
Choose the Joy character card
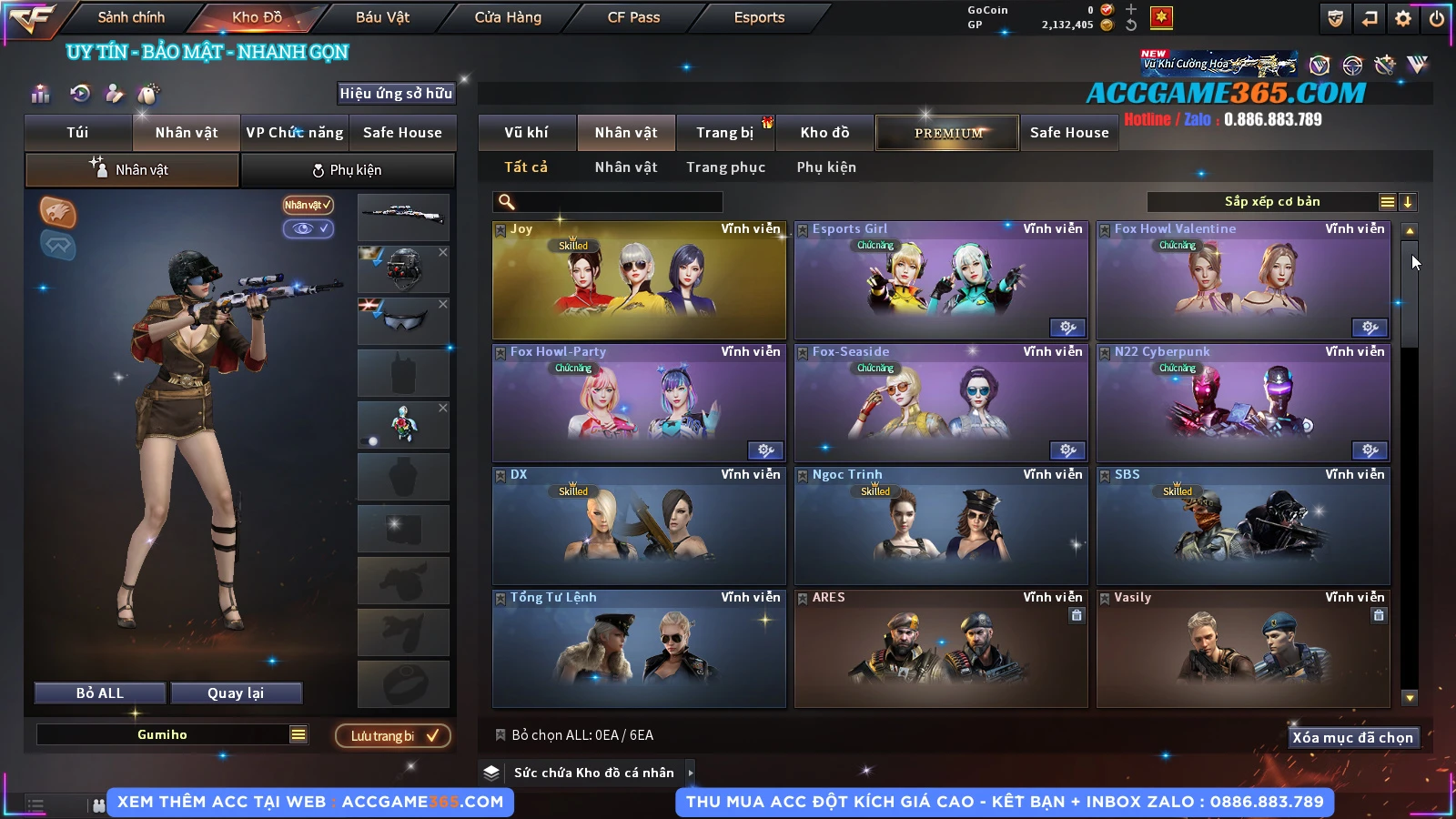(x=639, y=280)
